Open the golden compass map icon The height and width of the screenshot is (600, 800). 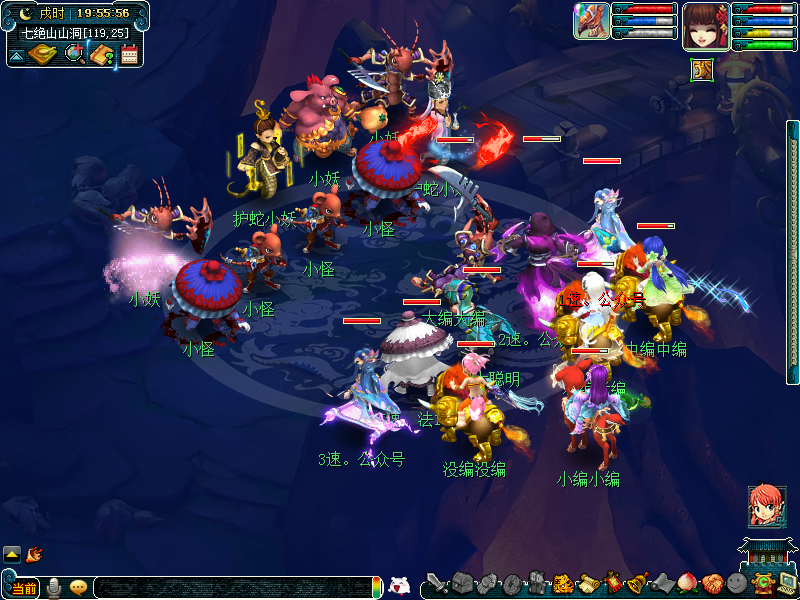pos(42,54)
